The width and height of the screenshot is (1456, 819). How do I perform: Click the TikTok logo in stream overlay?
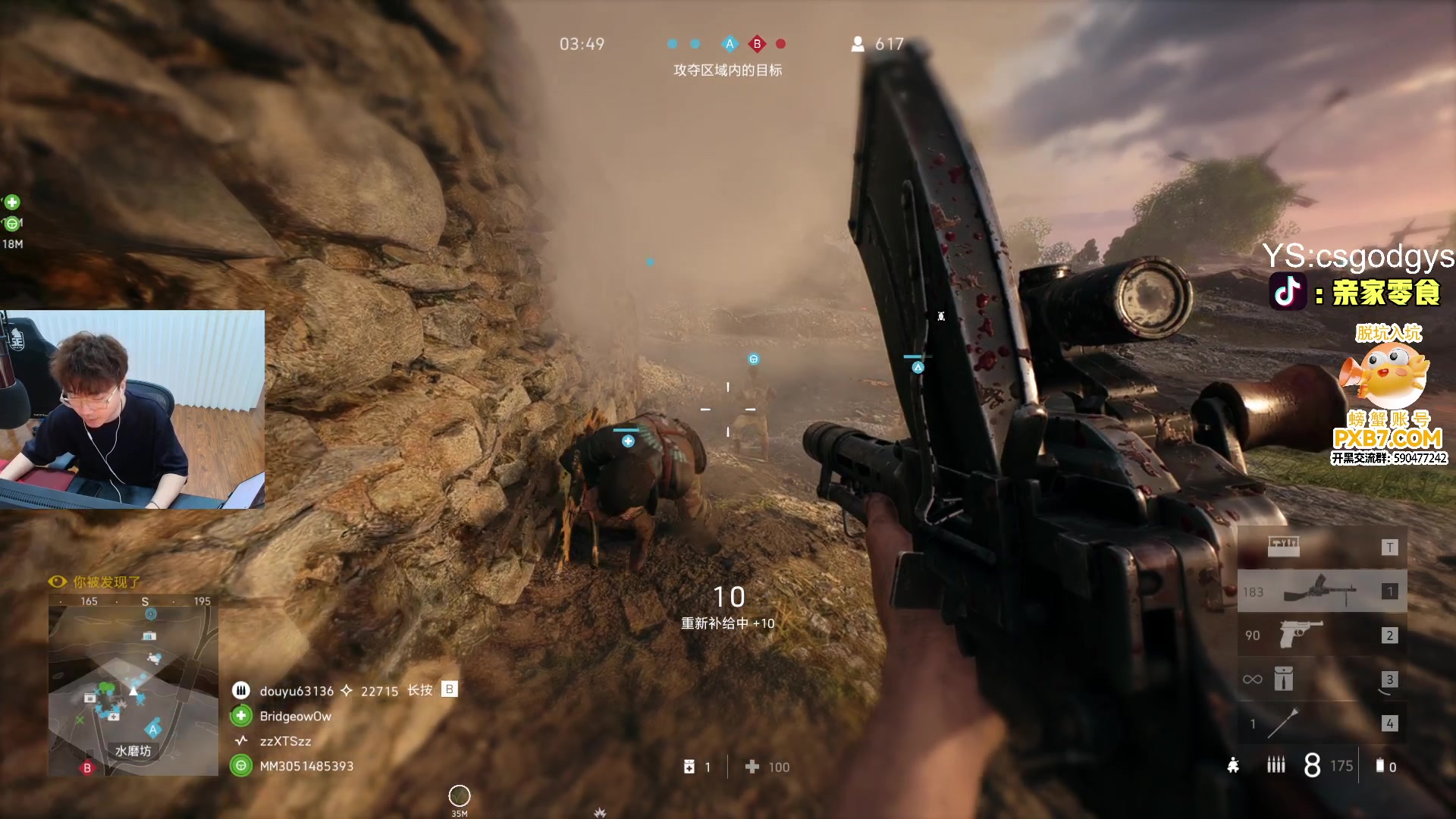coord(1288,292)
